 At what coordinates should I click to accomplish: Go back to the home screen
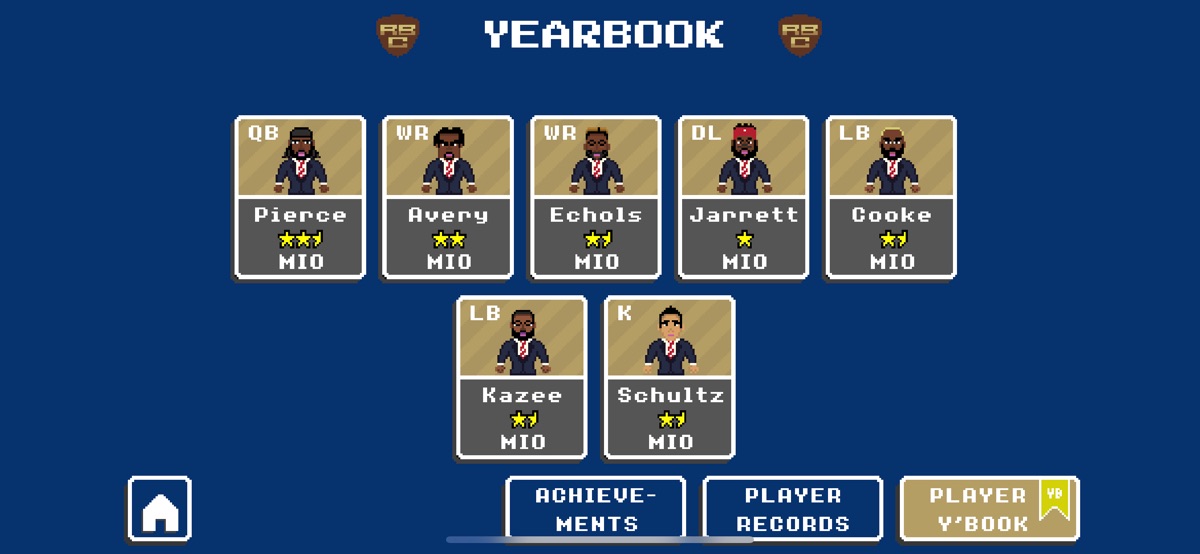[160, 509]
